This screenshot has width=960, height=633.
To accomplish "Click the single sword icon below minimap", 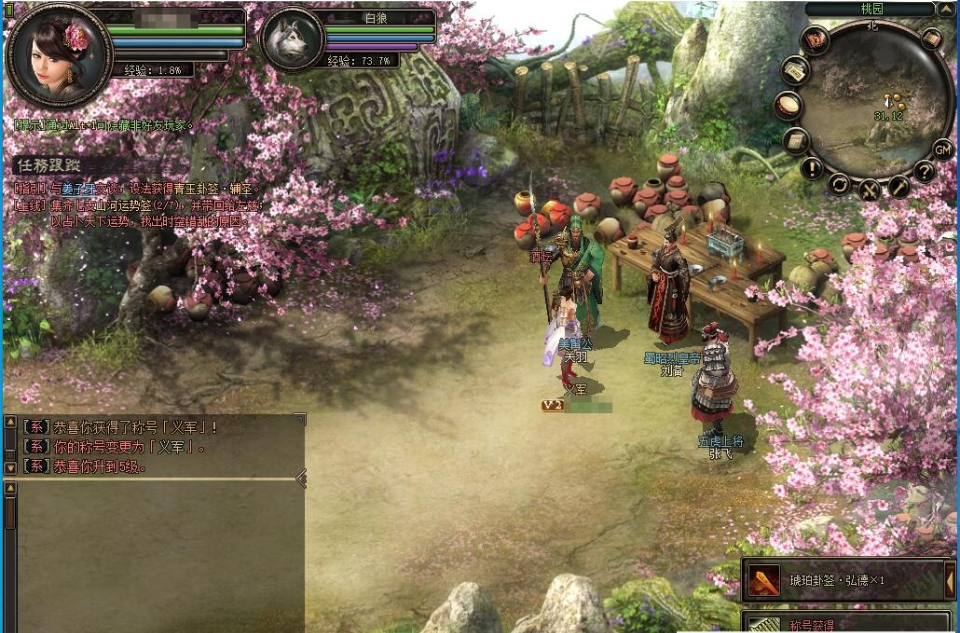I will point(899,186).
